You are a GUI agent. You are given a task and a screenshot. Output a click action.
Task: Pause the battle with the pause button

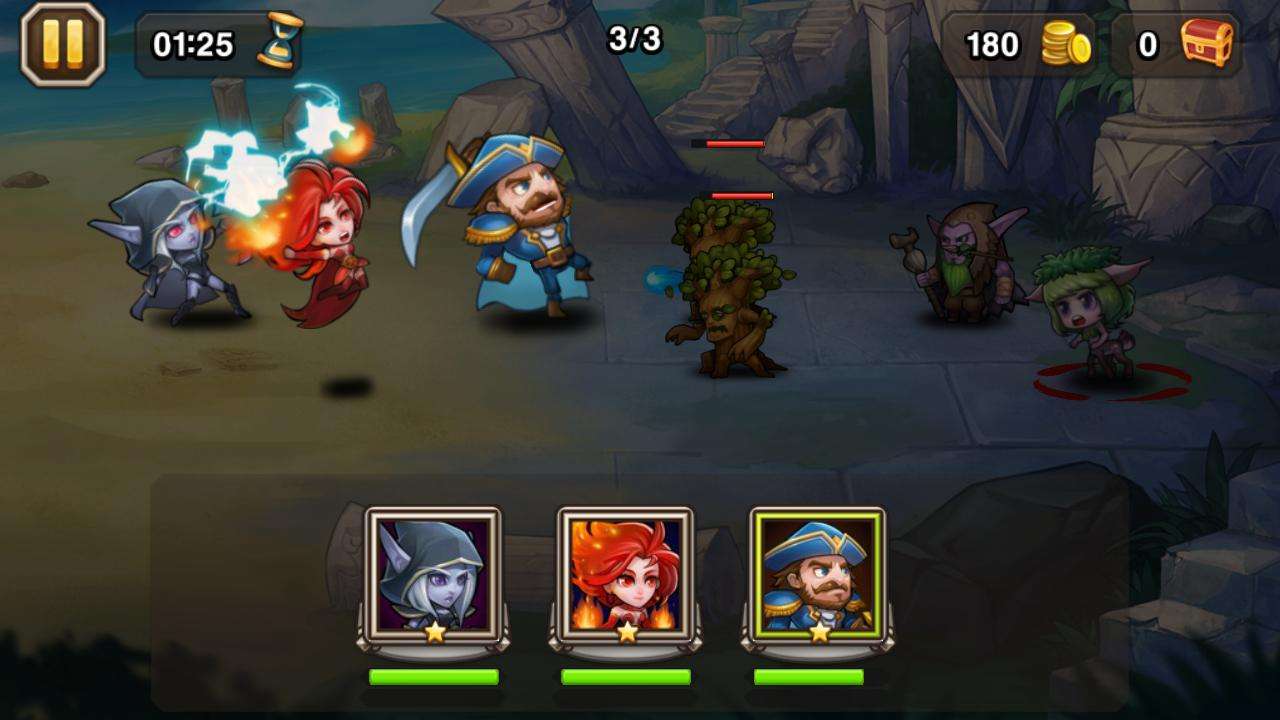coord(62,45)
